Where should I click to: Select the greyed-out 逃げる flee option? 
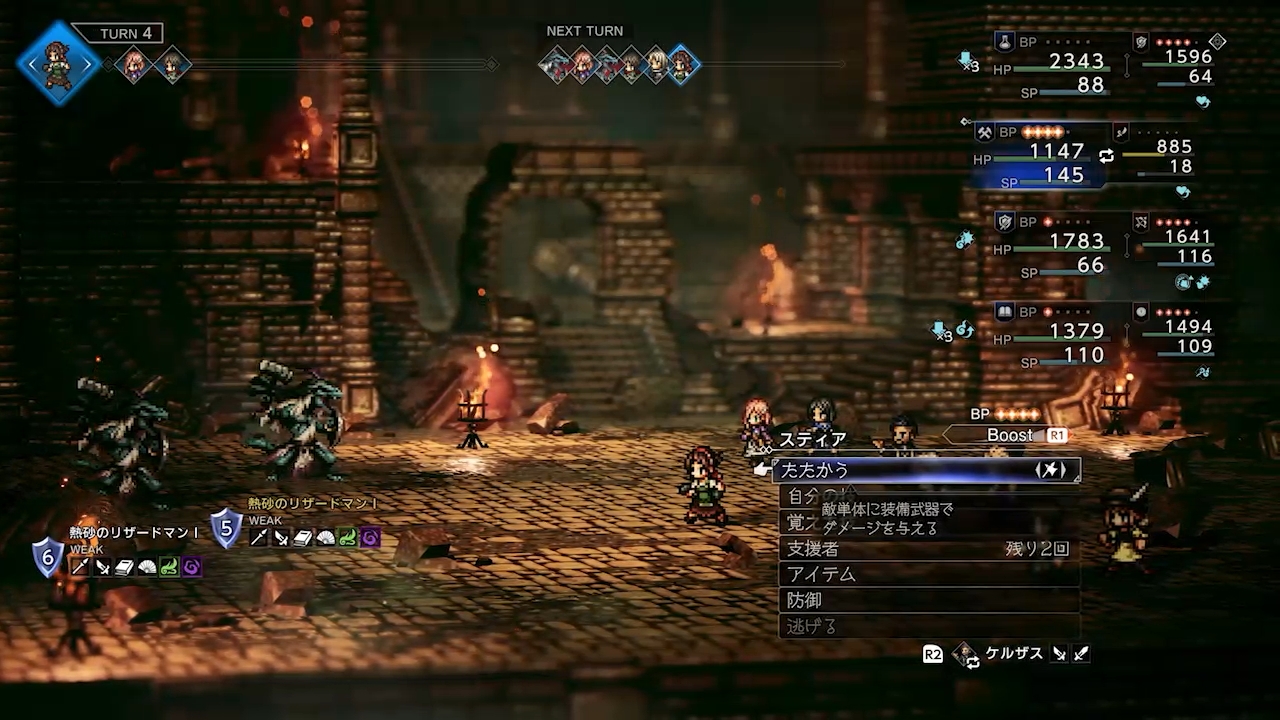927,626
